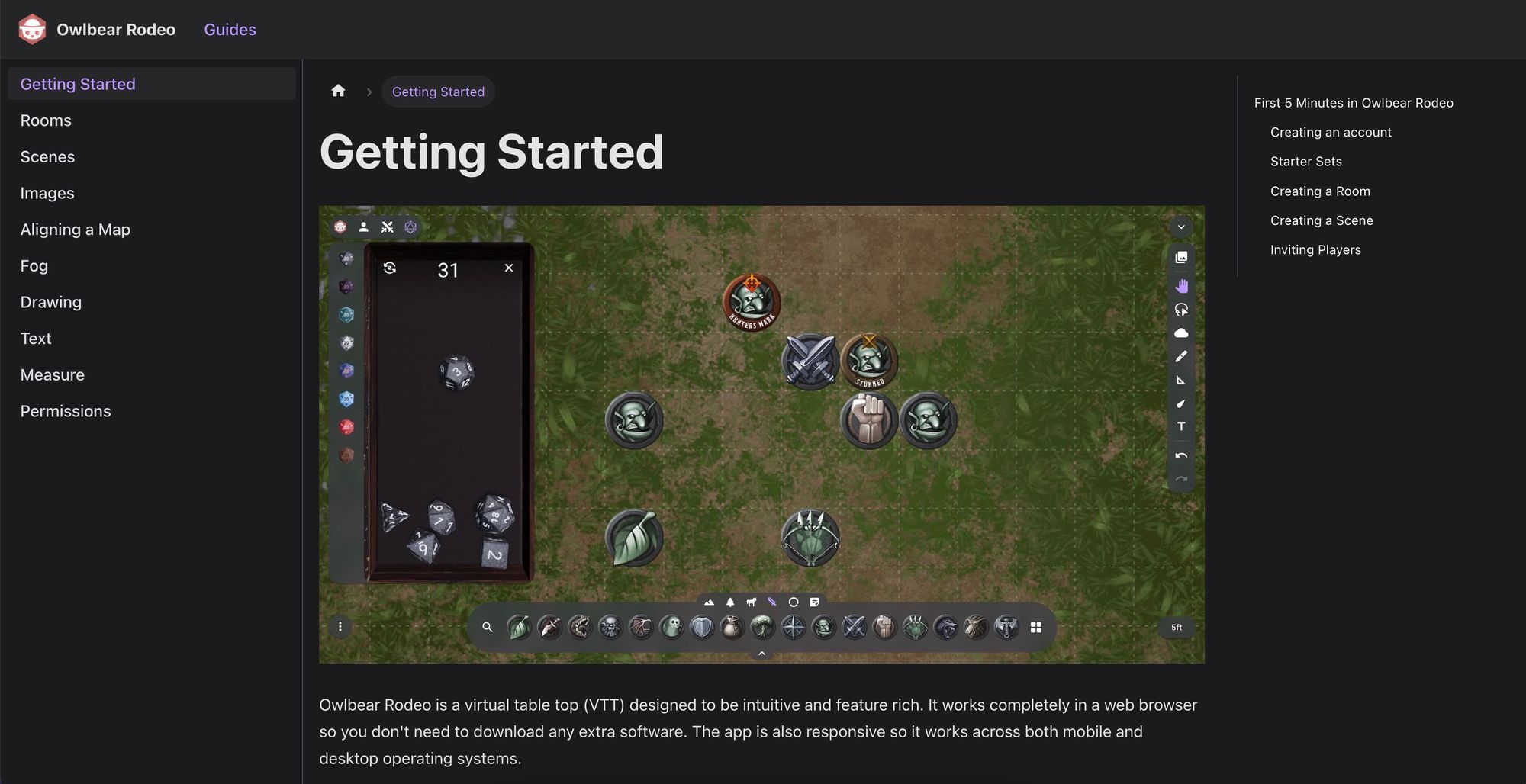
Task: Select the Text tool
Action: (1181, 426)
